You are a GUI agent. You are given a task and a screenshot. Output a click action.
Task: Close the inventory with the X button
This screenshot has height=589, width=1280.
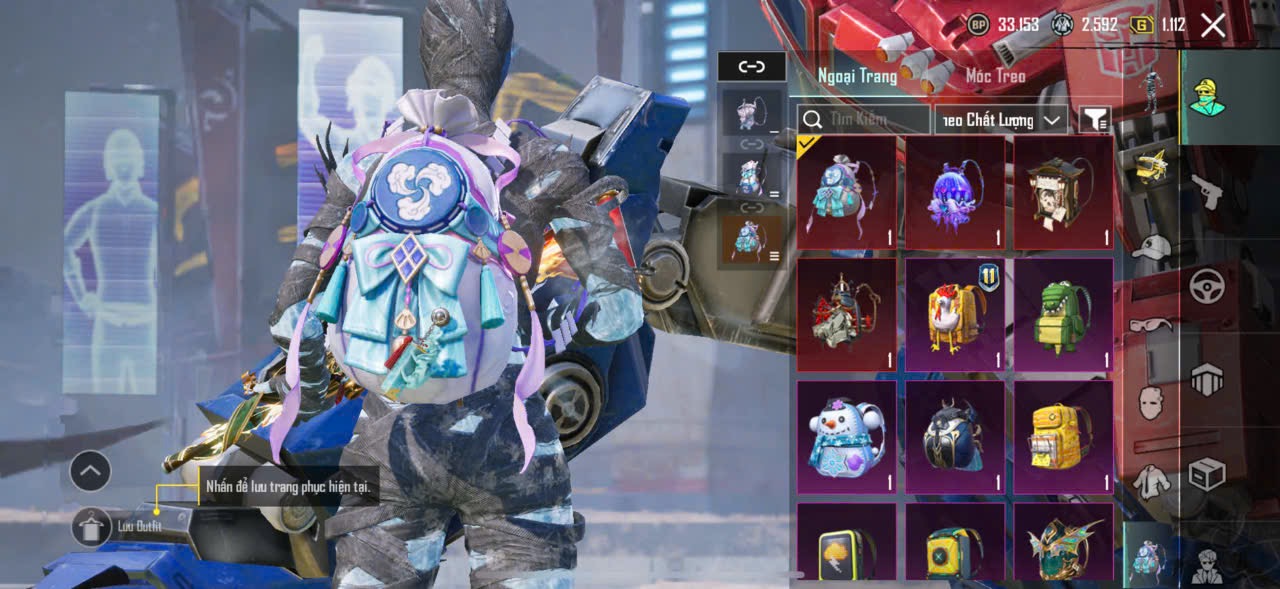coord(1212,26)
